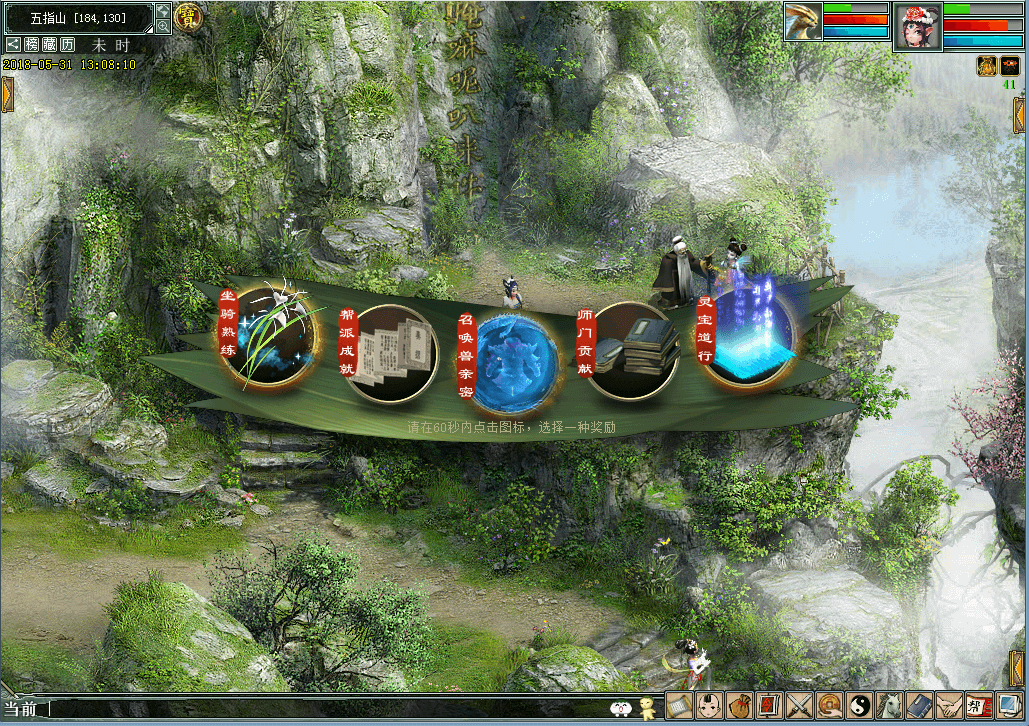Open the 榜 rankings button
This screenshot has height=726, width=1029.
click(33, 45)
